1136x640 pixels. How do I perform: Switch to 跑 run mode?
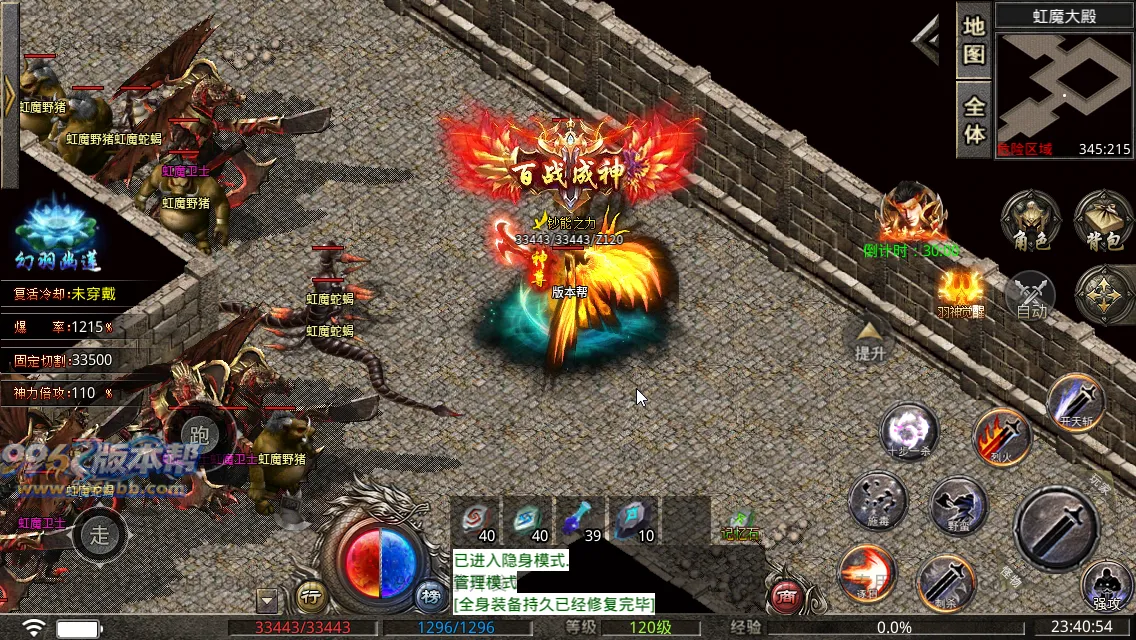200,434
